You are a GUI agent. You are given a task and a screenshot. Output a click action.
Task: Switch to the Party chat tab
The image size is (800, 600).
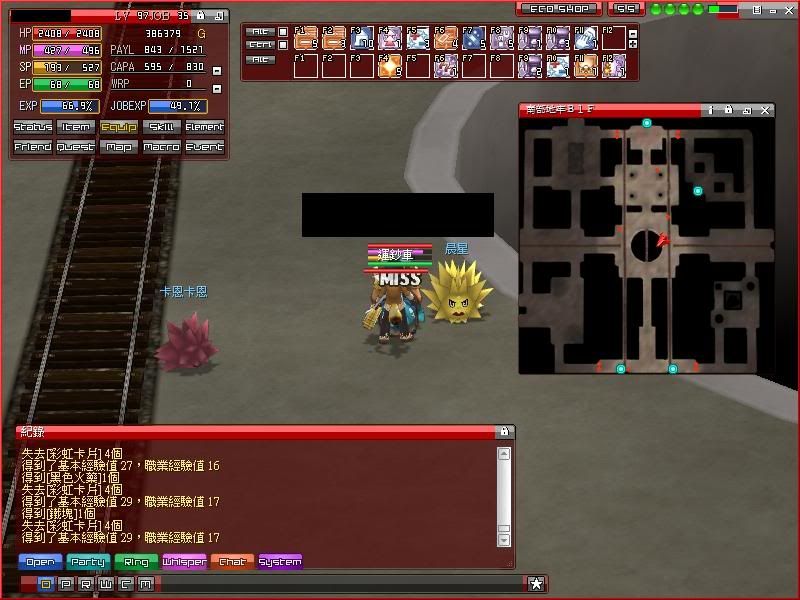(x=88, y=562)
